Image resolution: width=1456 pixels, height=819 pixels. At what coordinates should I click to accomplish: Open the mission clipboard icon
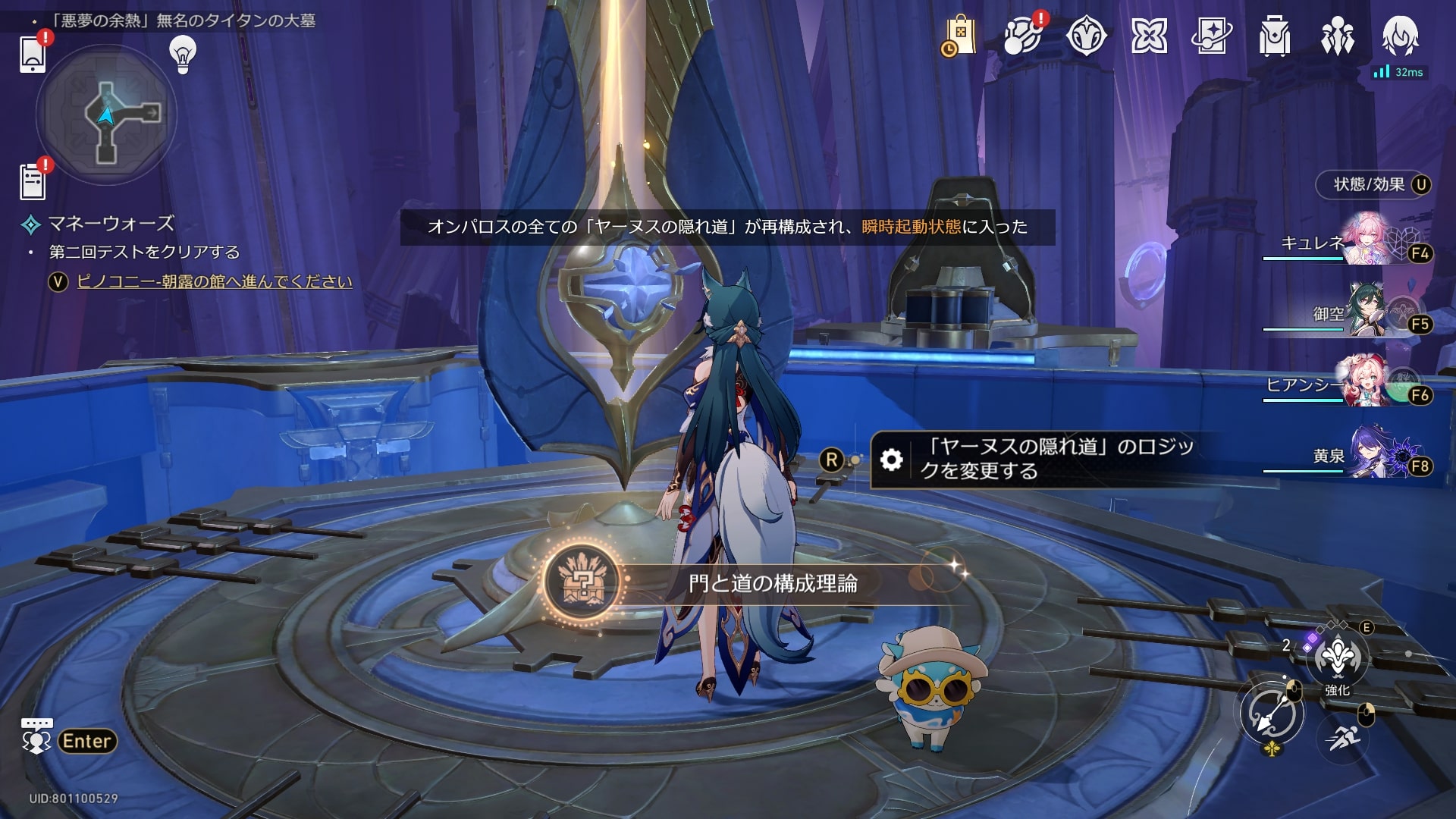coord(32,181)
